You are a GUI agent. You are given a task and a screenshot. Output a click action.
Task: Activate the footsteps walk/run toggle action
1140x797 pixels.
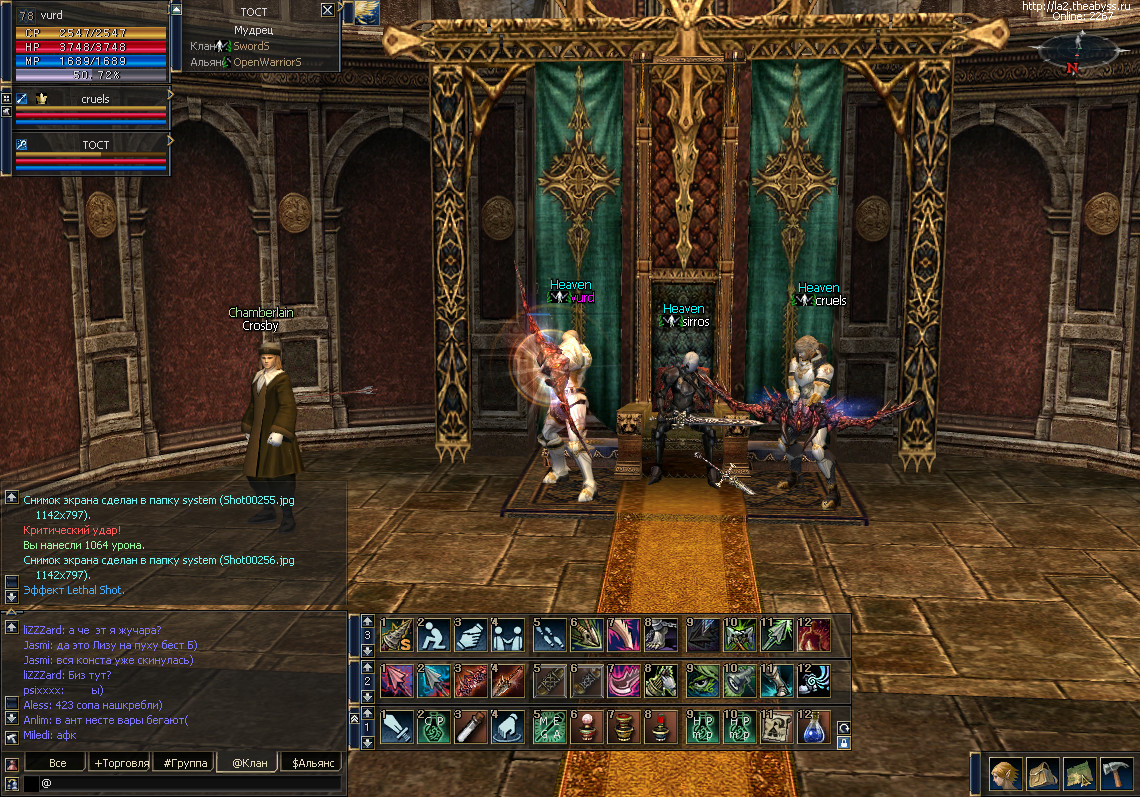click(549, 634)
